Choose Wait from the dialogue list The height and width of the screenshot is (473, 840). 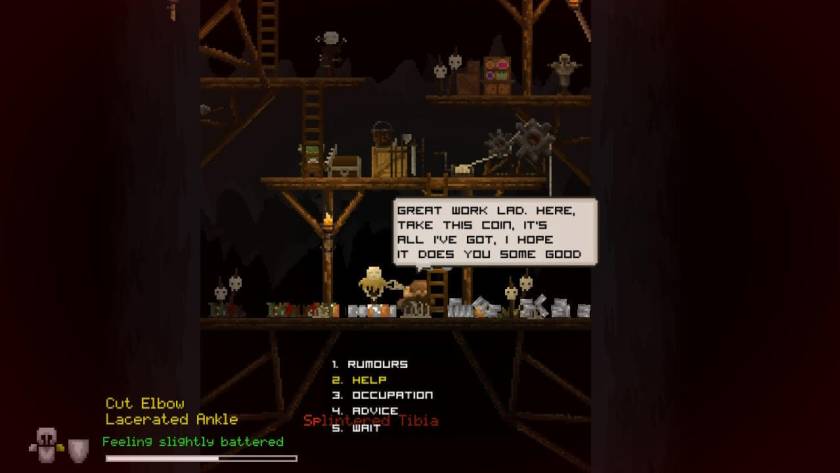[366, 427]
